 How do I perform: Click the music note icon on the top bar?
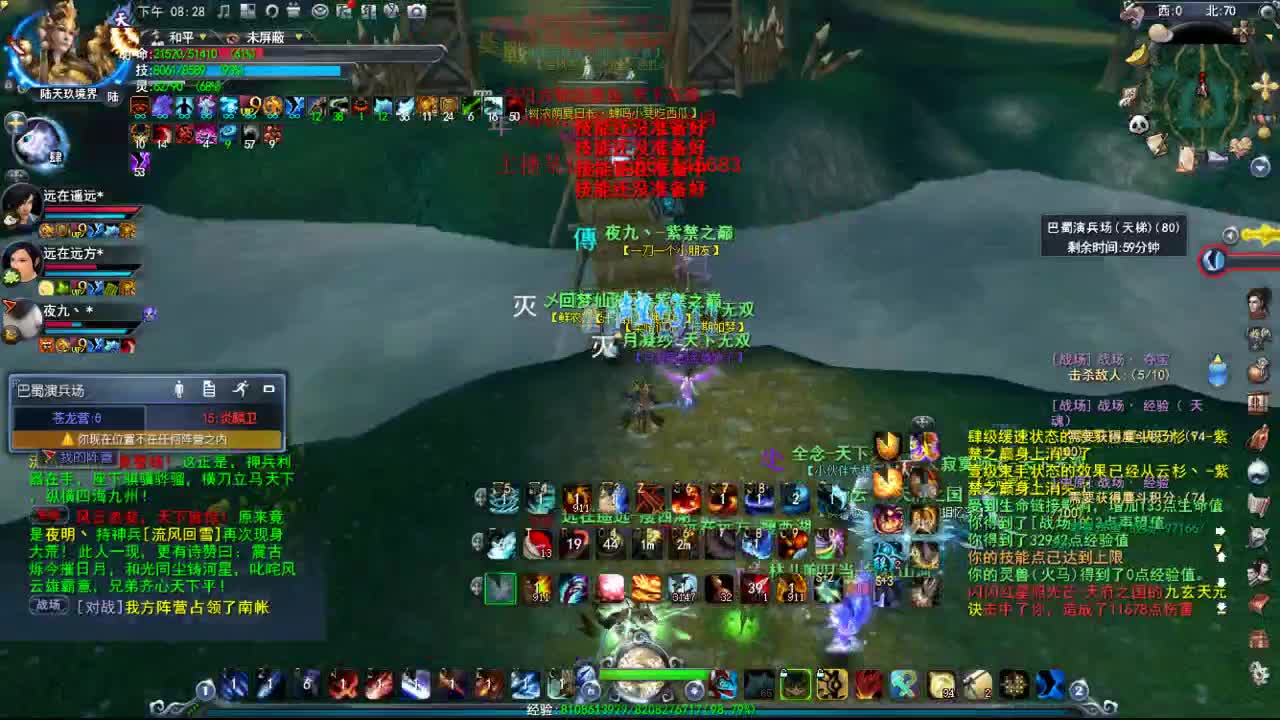(225, 9)
